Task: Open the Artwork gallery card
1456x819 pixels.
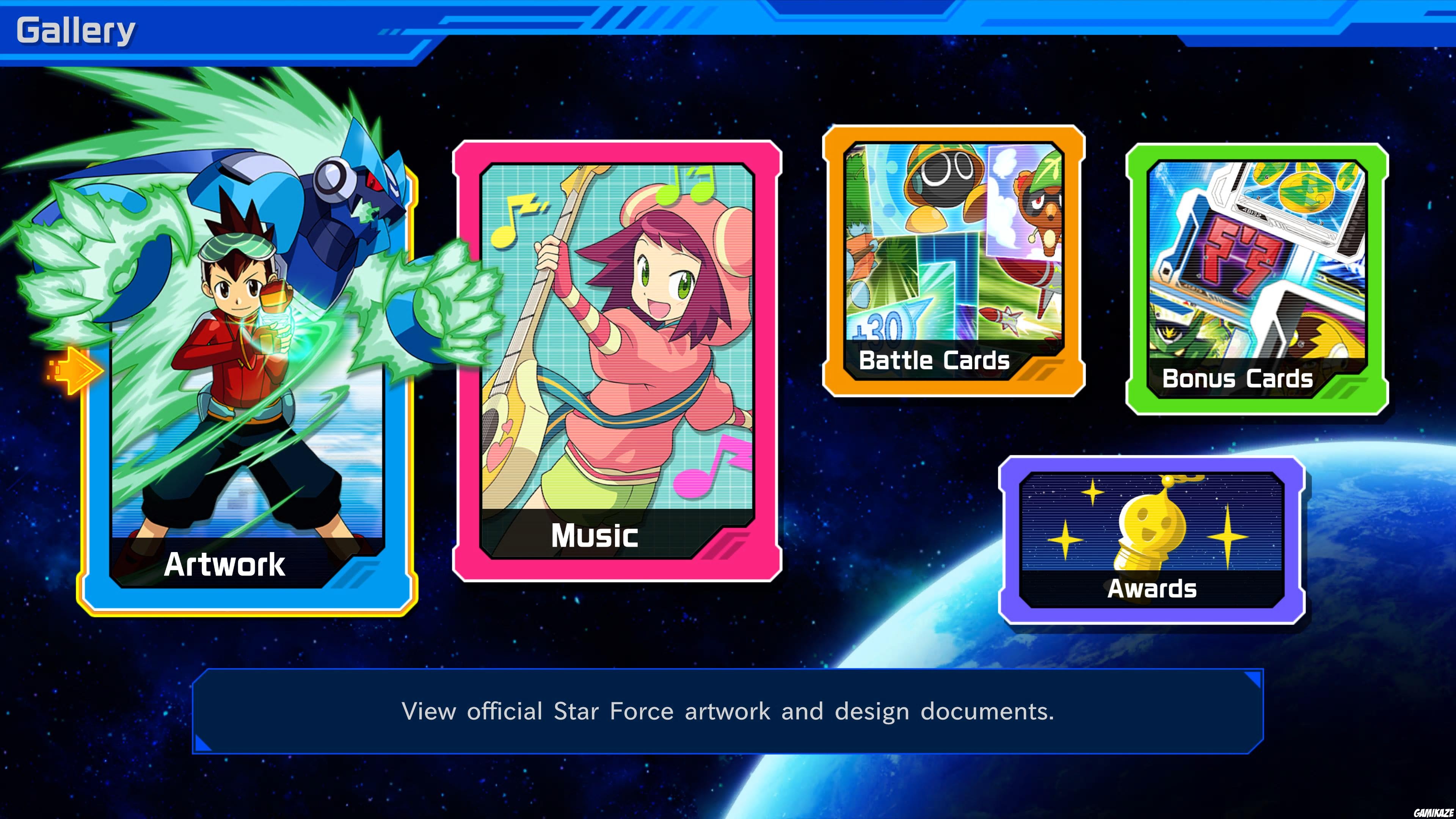Action: (x=249, y=395)
